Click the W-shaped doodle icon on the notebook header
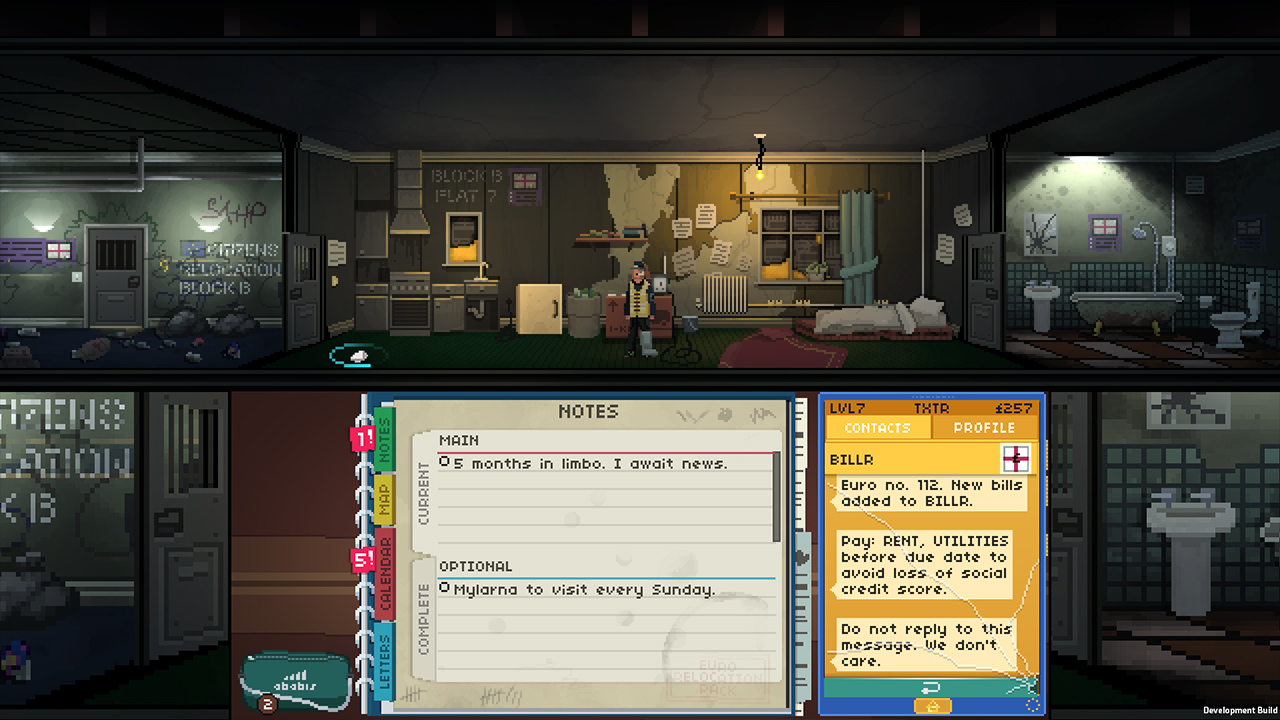Viewport: 1280px width, 720px height. coord(692,415)
